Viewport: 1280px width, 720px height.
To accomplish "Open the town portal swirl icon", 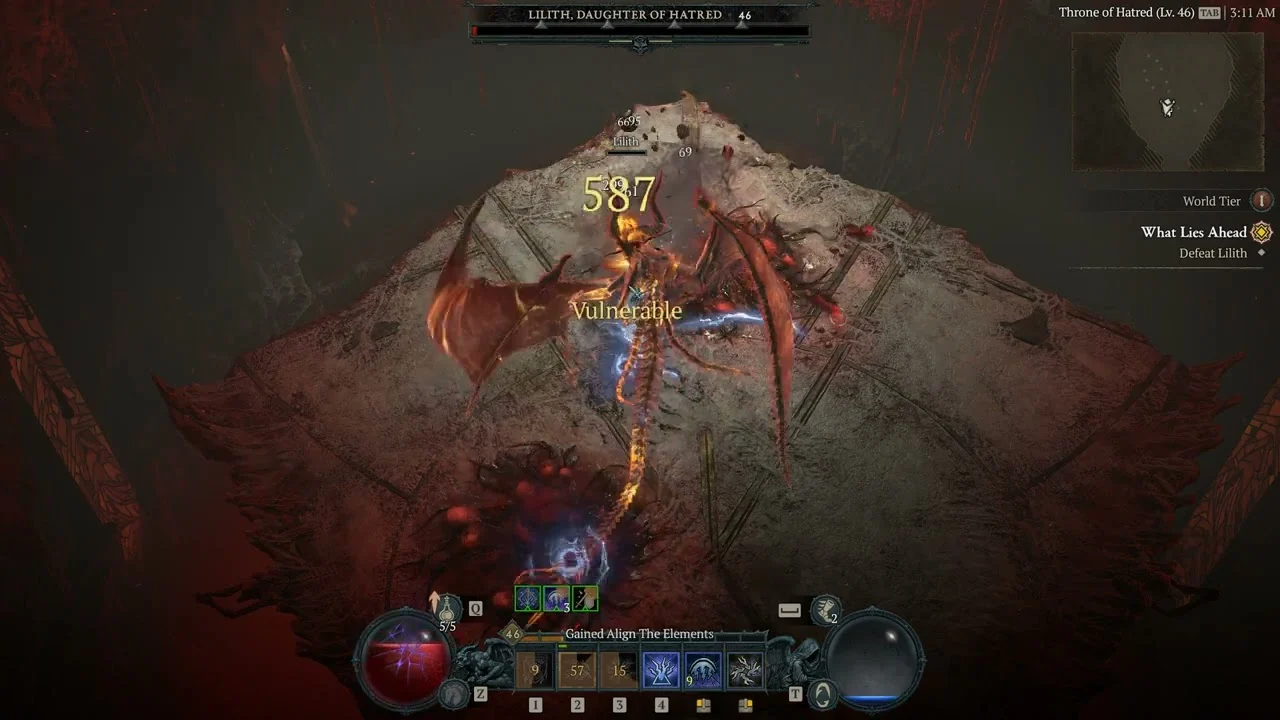I will coord(823,693).
